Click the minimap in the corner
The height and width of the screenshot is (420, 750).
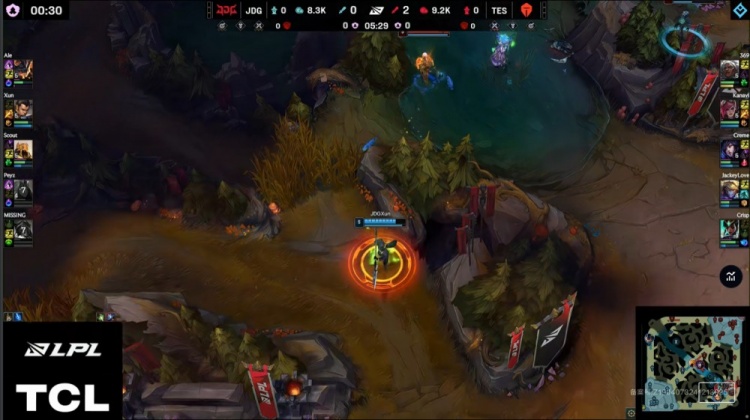690,361
